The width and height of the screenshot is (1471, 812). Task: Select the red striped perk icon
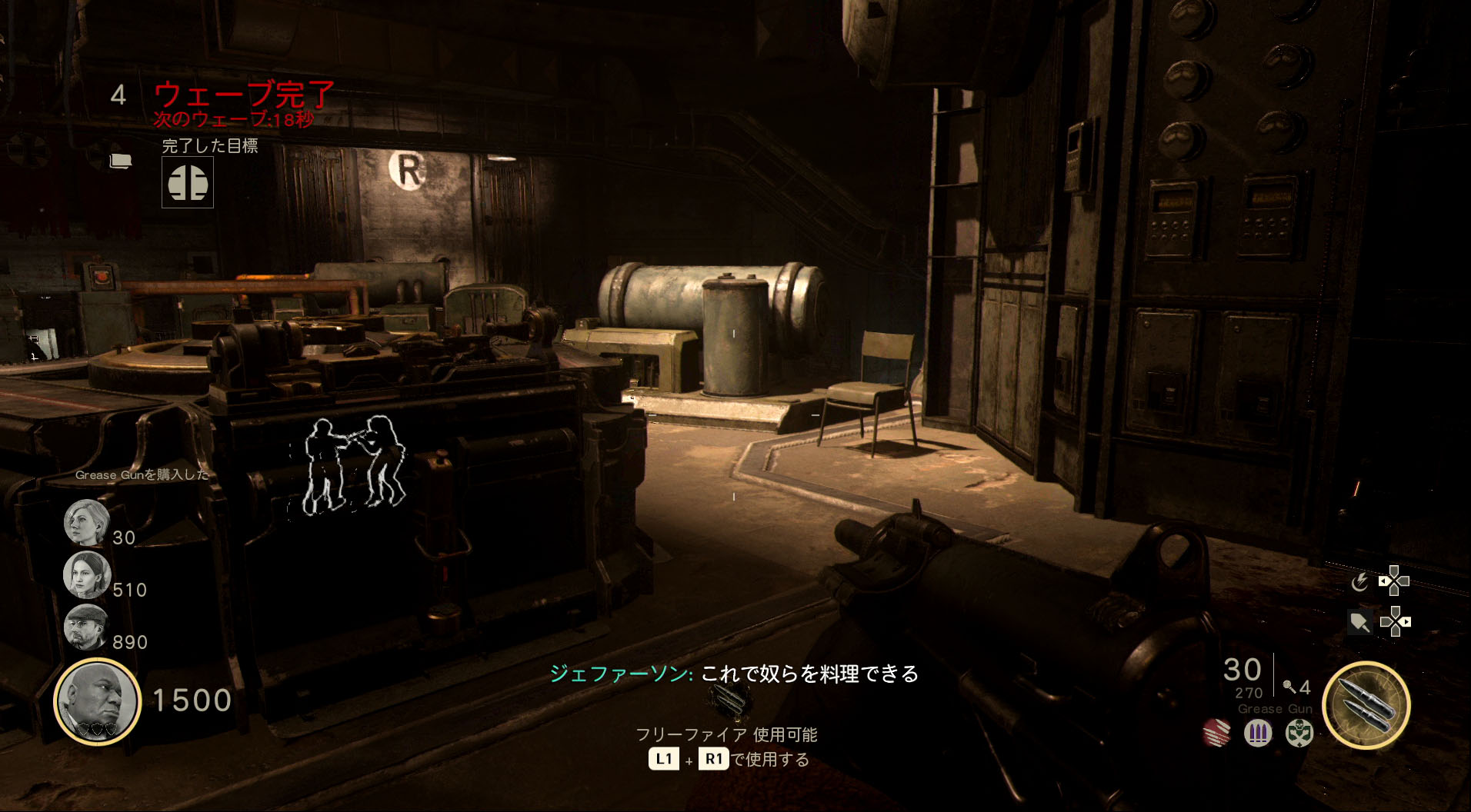point(1216,733)
